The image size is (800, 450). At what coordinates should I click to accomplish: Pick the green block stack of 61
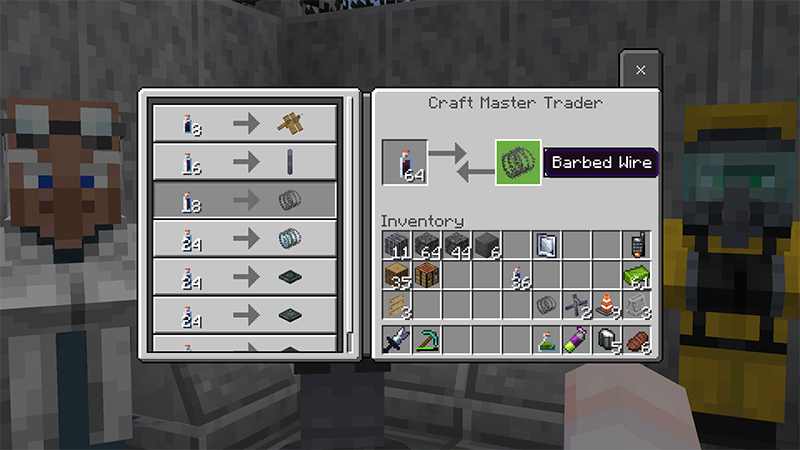[636, 274]
